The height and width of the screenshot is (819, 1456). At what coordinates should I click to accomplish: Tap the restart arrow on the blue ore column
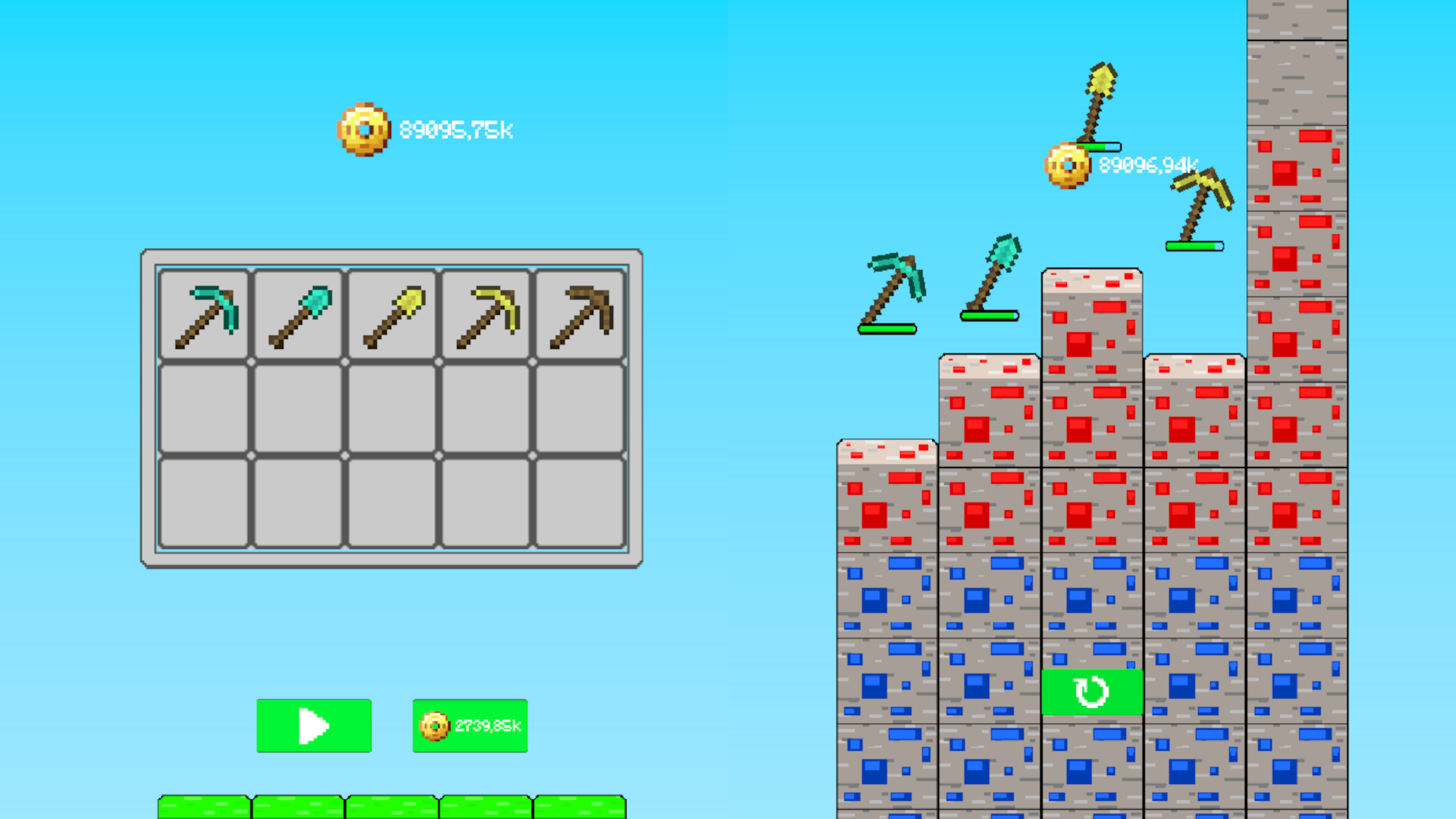[x=1092, y=691]
